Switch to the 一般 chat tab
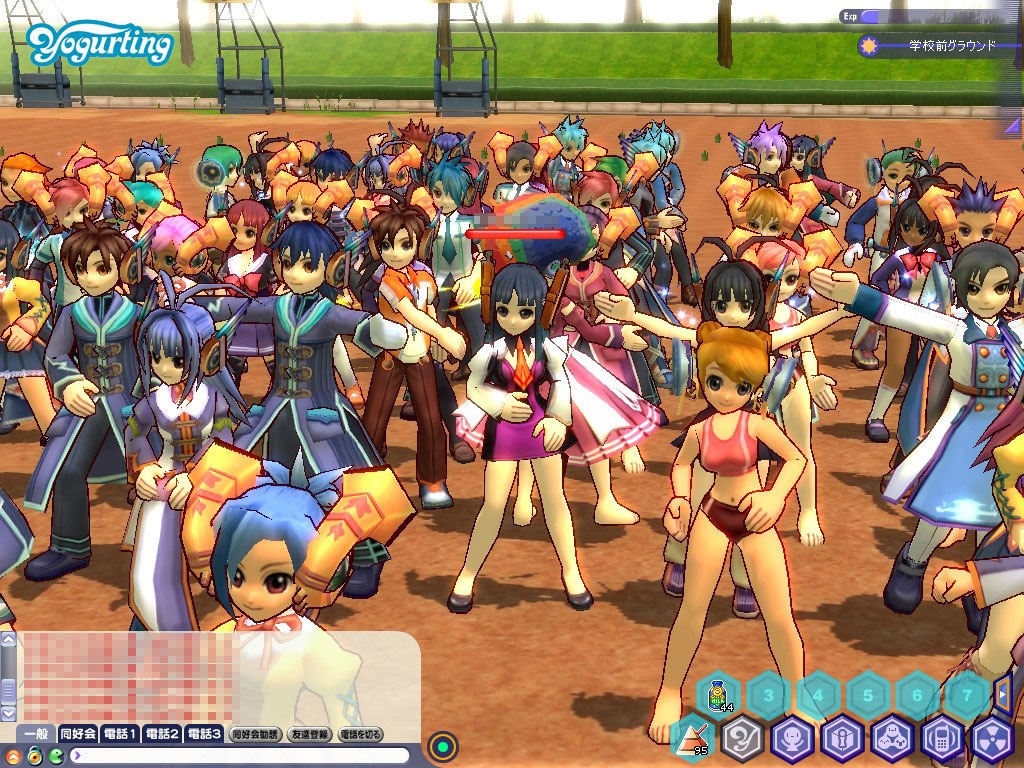Viewport: 1024px width, 768px height. pyautogui.click(x=37, y=734)
